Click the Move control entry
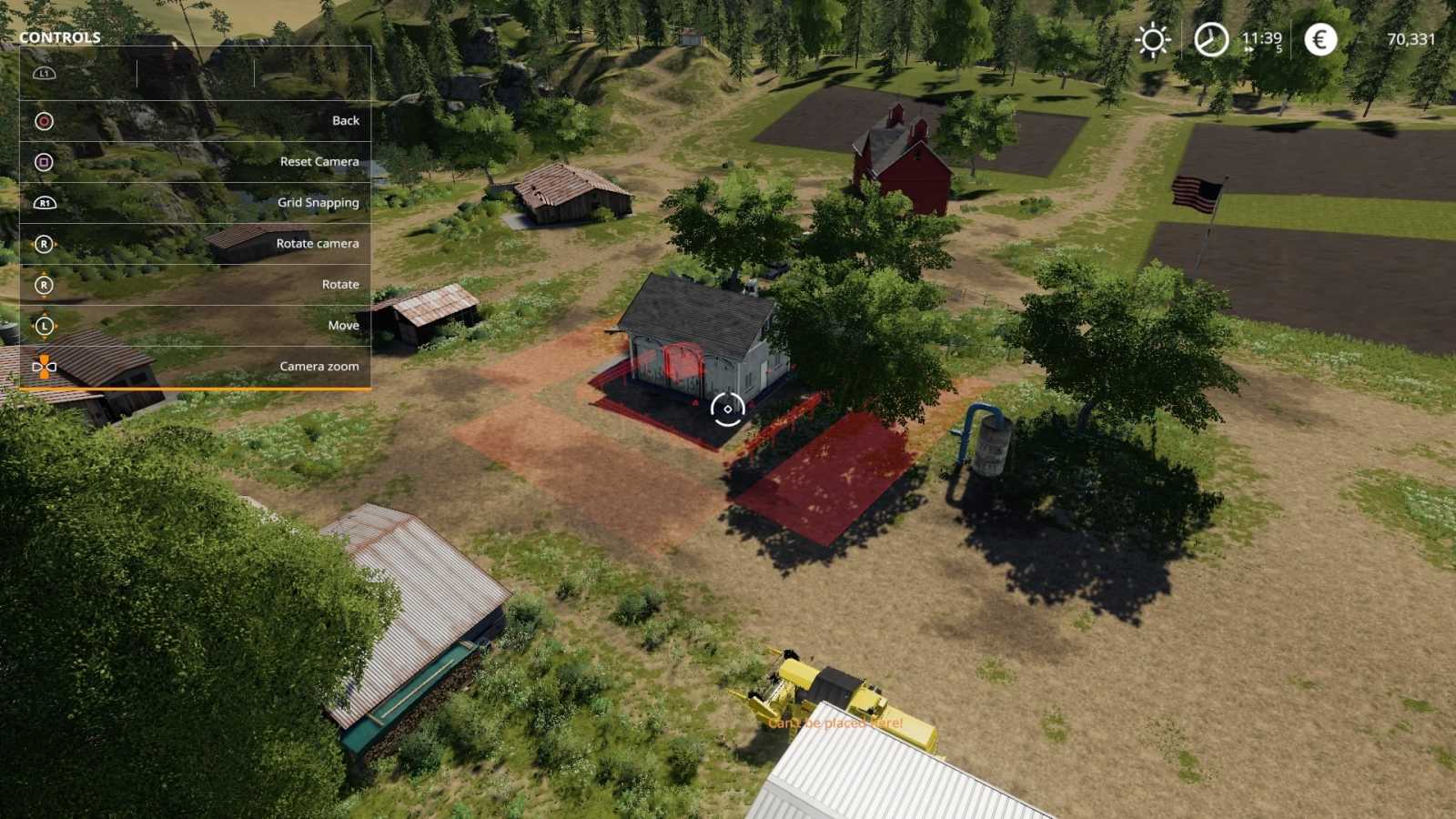The image size is (1456, 819). [x=345, y=325]
